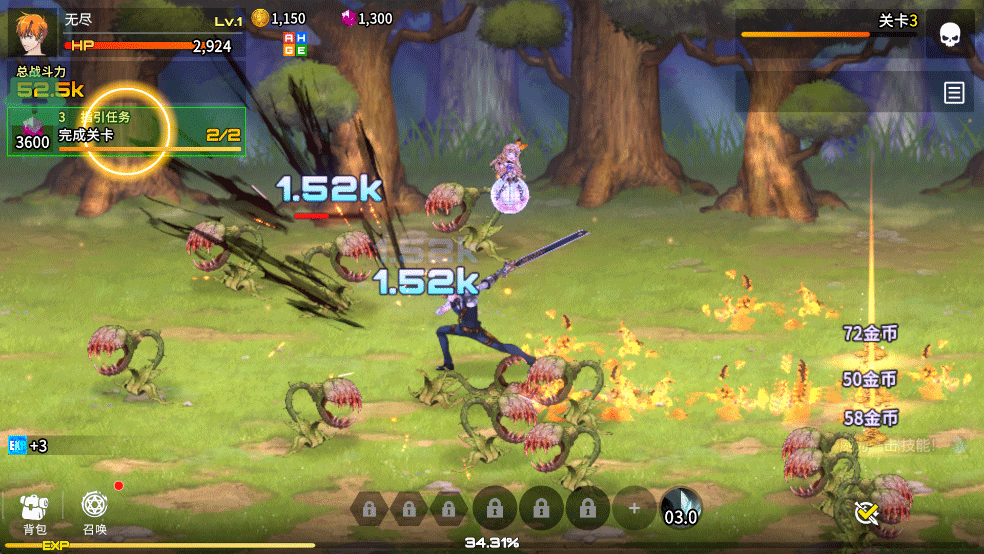The image size is (984, 554).
Task: Click the plus skill slot
Action: point(634,508)
